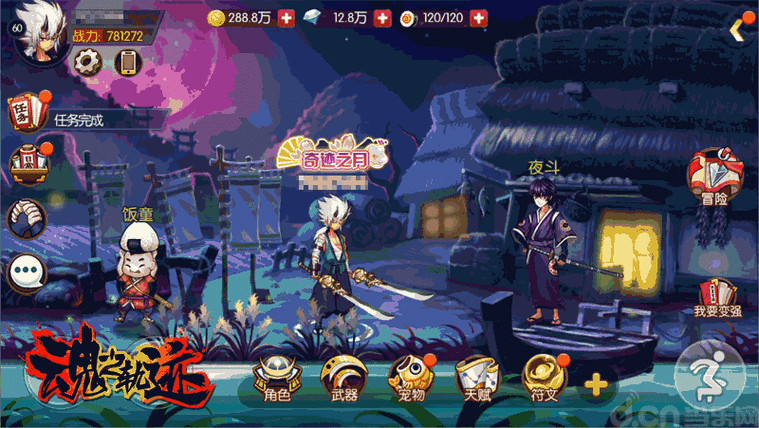Open the shop building icon
This screenshot has height=428, width=759.
tap(27, 163)
